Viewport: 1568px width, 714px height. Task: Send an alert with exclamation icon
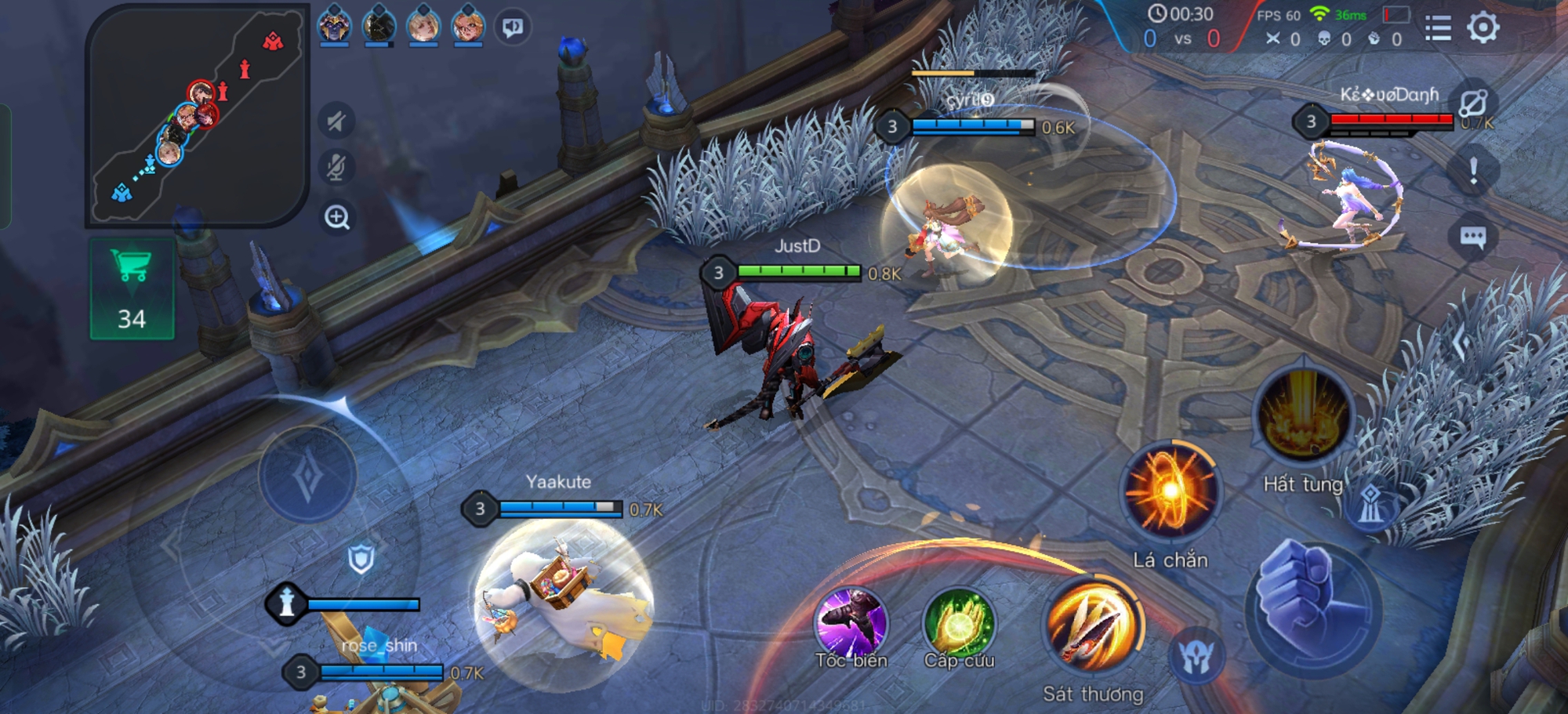coord(1473,171)
